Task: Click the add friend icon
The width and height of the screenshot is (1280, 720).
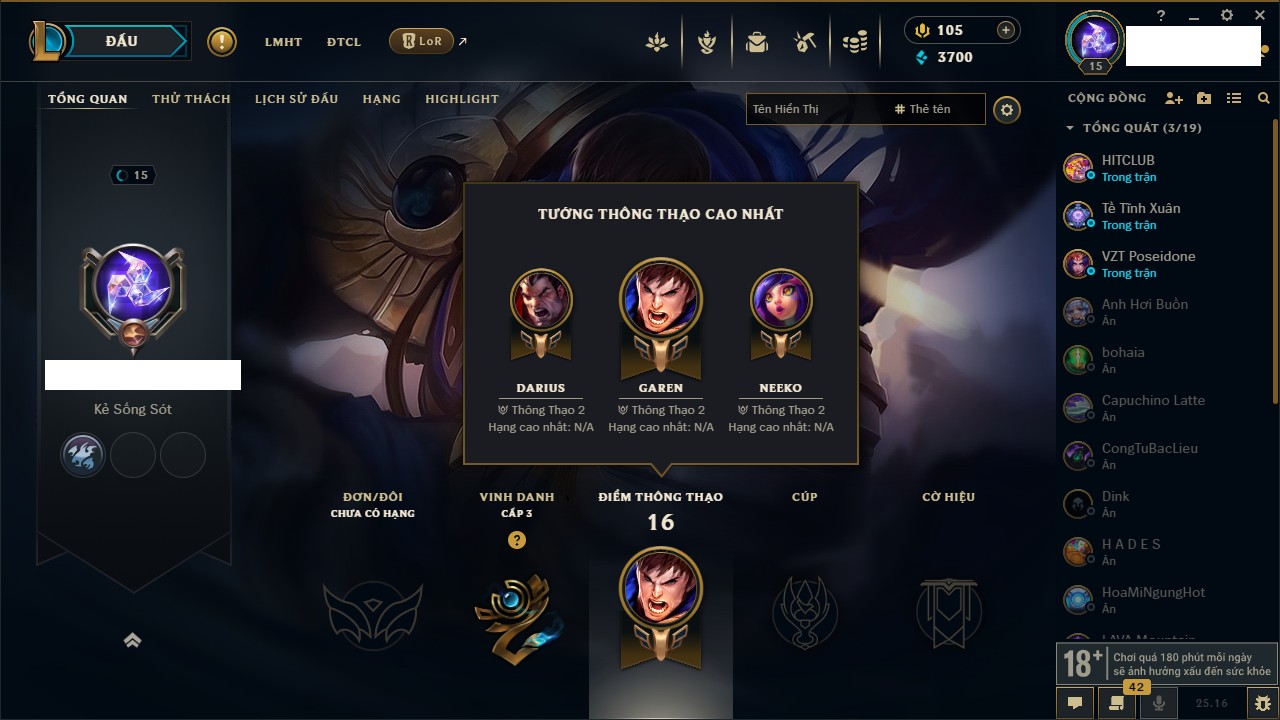Action: [x=1174, y=98]
